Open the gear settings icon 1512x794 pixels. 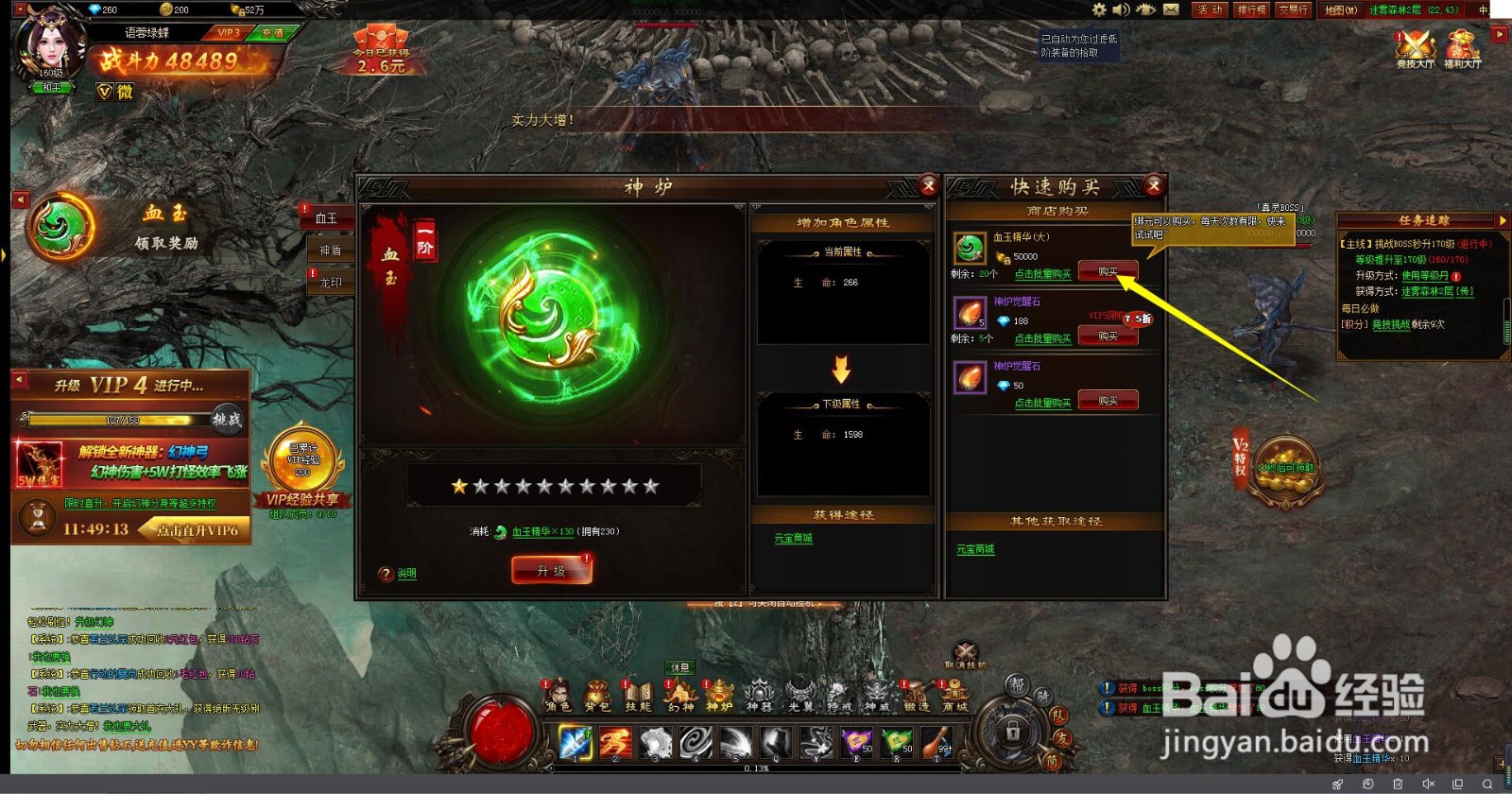1099,9
